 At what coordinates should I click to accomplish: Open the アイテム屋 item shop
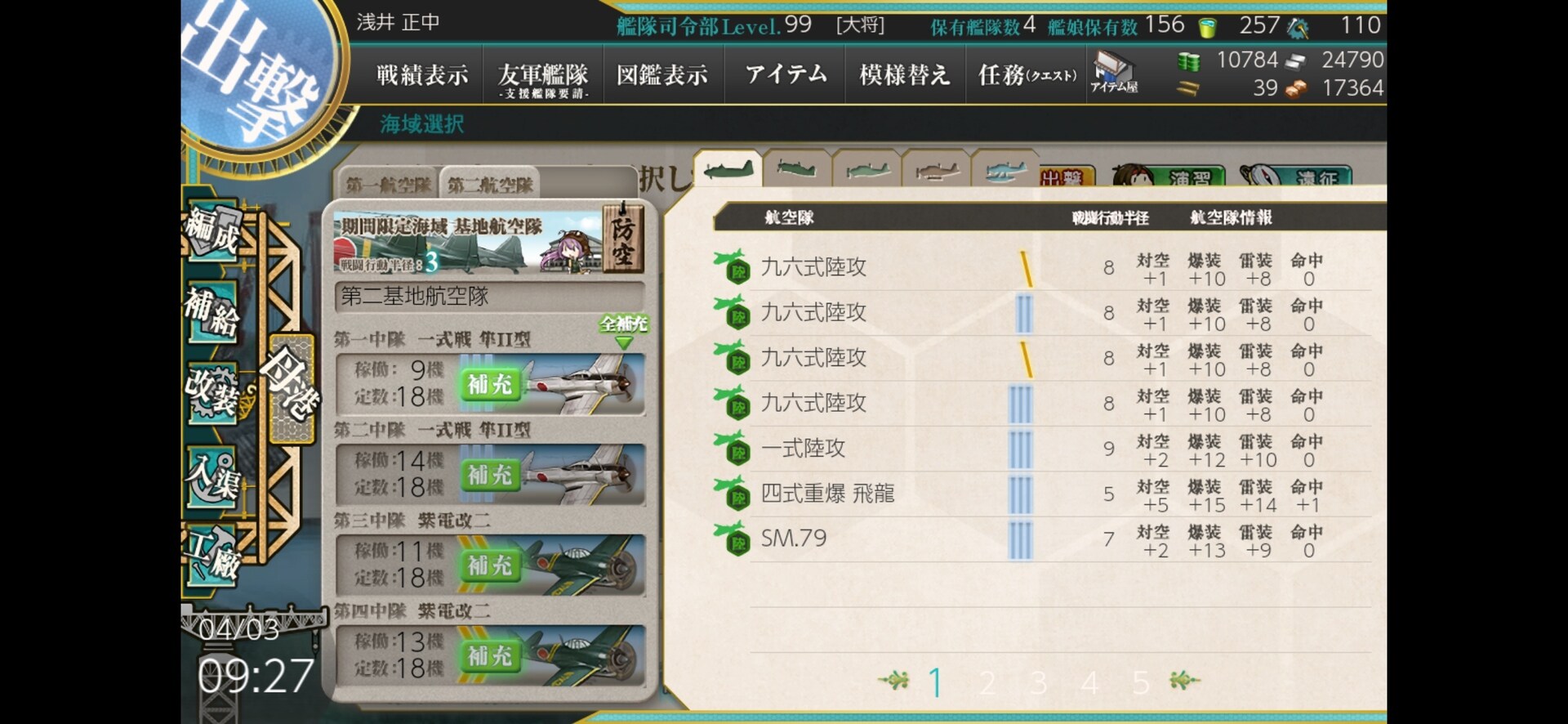click(1115, 72)
